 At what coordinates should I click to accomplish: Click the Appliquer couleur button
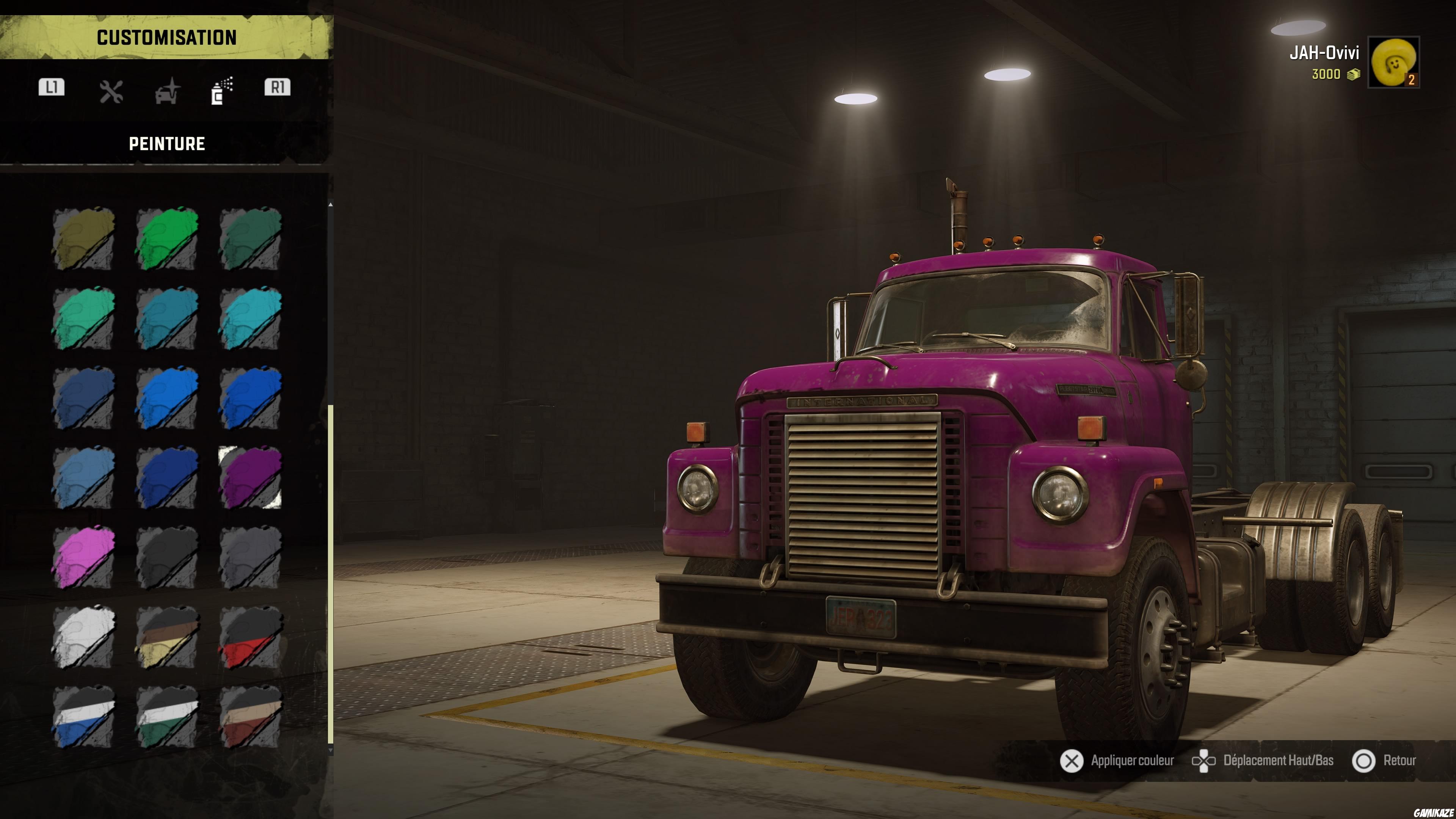click(x=1117, y=761)
